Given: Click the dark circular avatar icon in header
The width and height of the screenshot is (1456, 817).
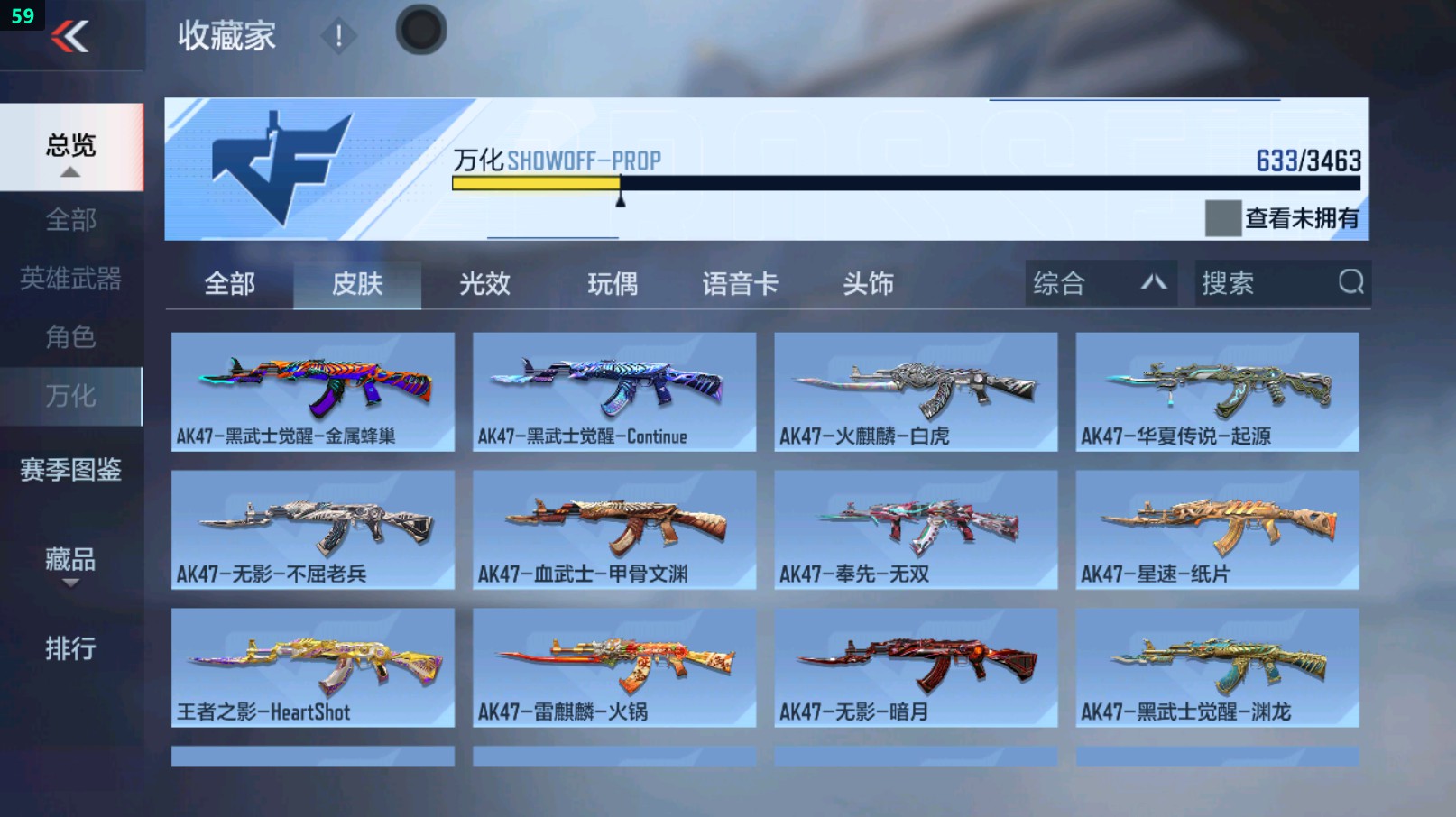Looking at the screenshot, I should (x=419, y=28).
